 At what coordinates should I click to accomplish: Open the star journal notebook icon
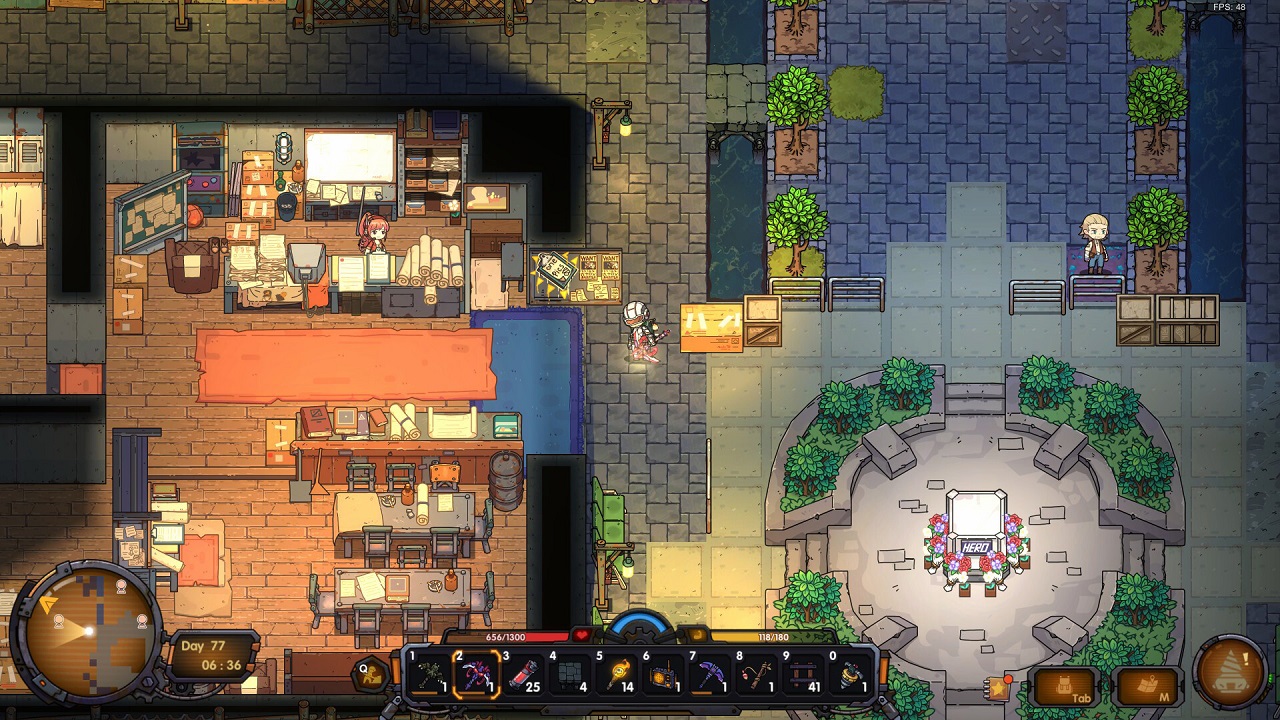[x=997, y=687]
